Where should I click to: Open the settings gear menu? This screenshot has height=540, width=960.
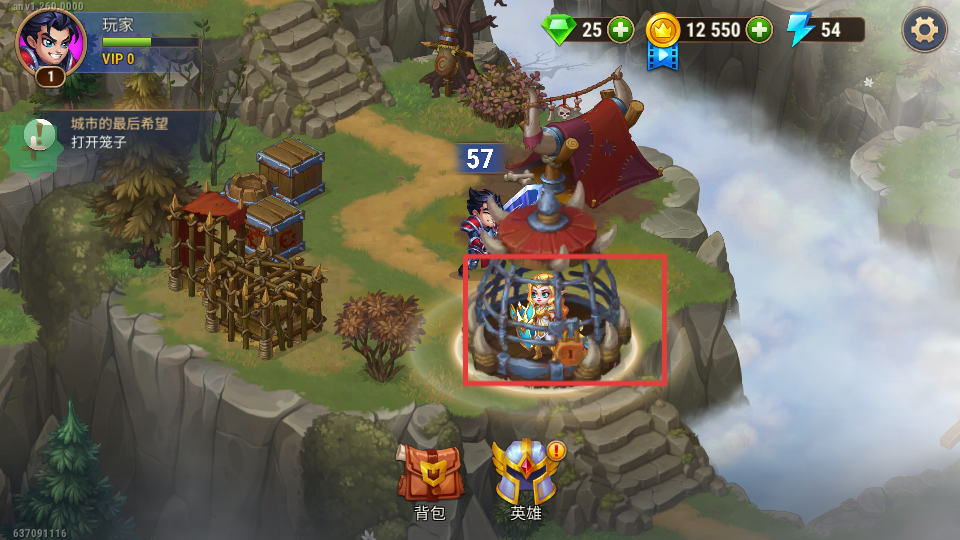click(925, 31)
